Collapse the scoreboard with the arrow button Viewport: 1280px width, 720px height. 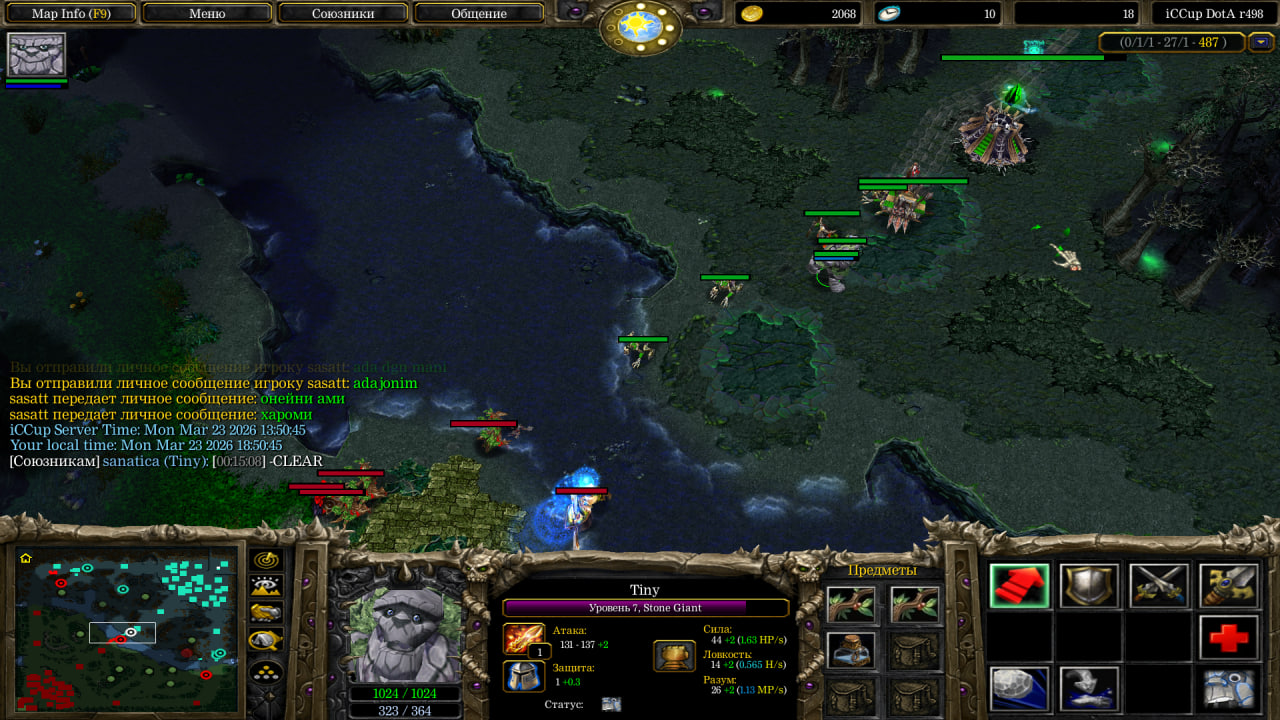(1261, 42)
